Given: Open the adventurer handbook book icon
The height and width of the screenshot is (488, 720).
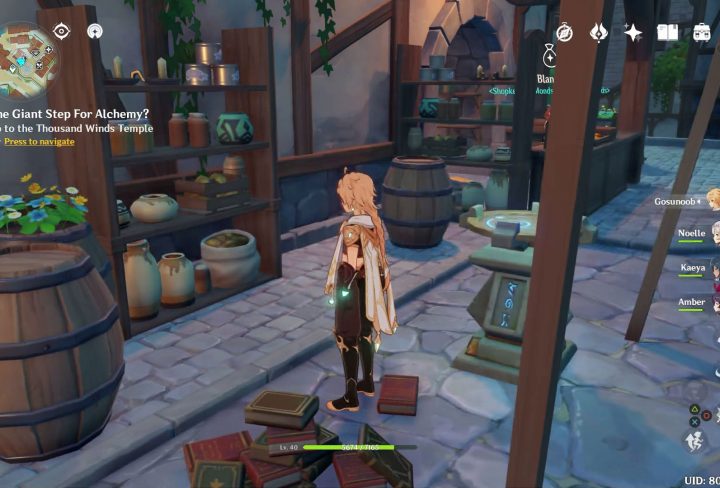Looking at the screenshot, I should (x=667, y=32).
